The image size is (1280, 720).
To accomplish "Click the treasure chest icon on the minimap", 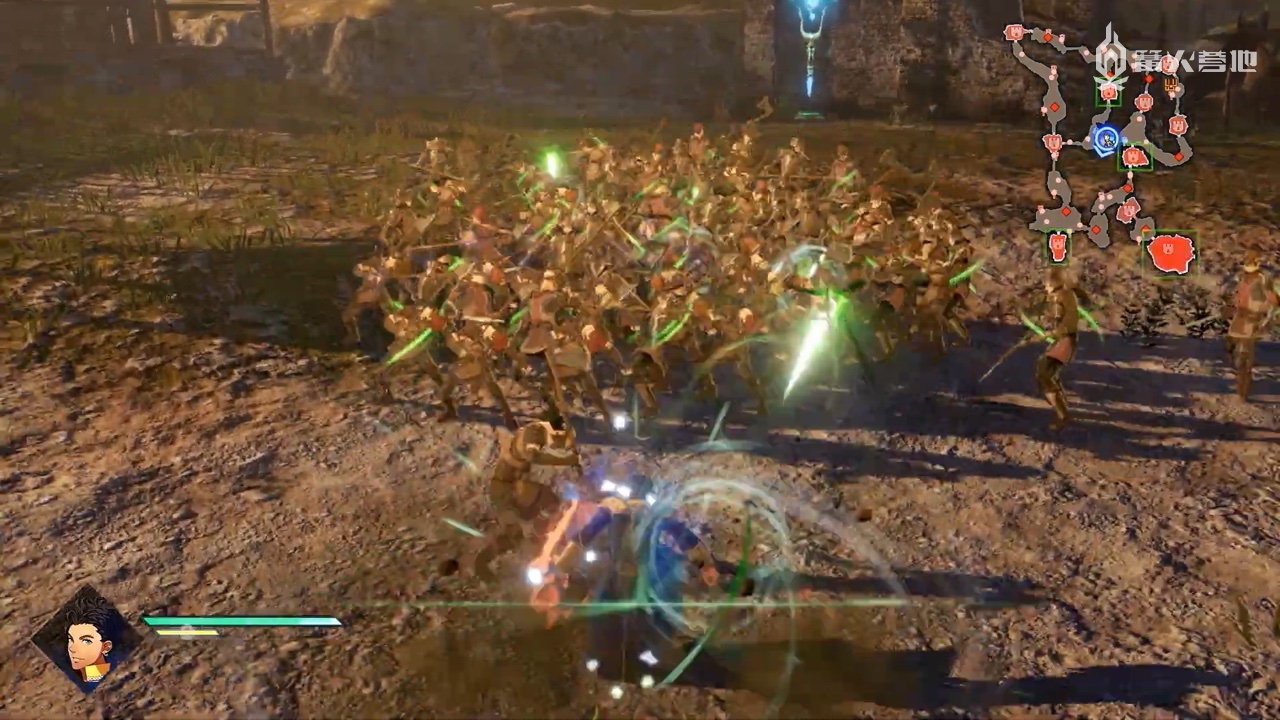I will pyautogui.click(x=1170, y=86).
